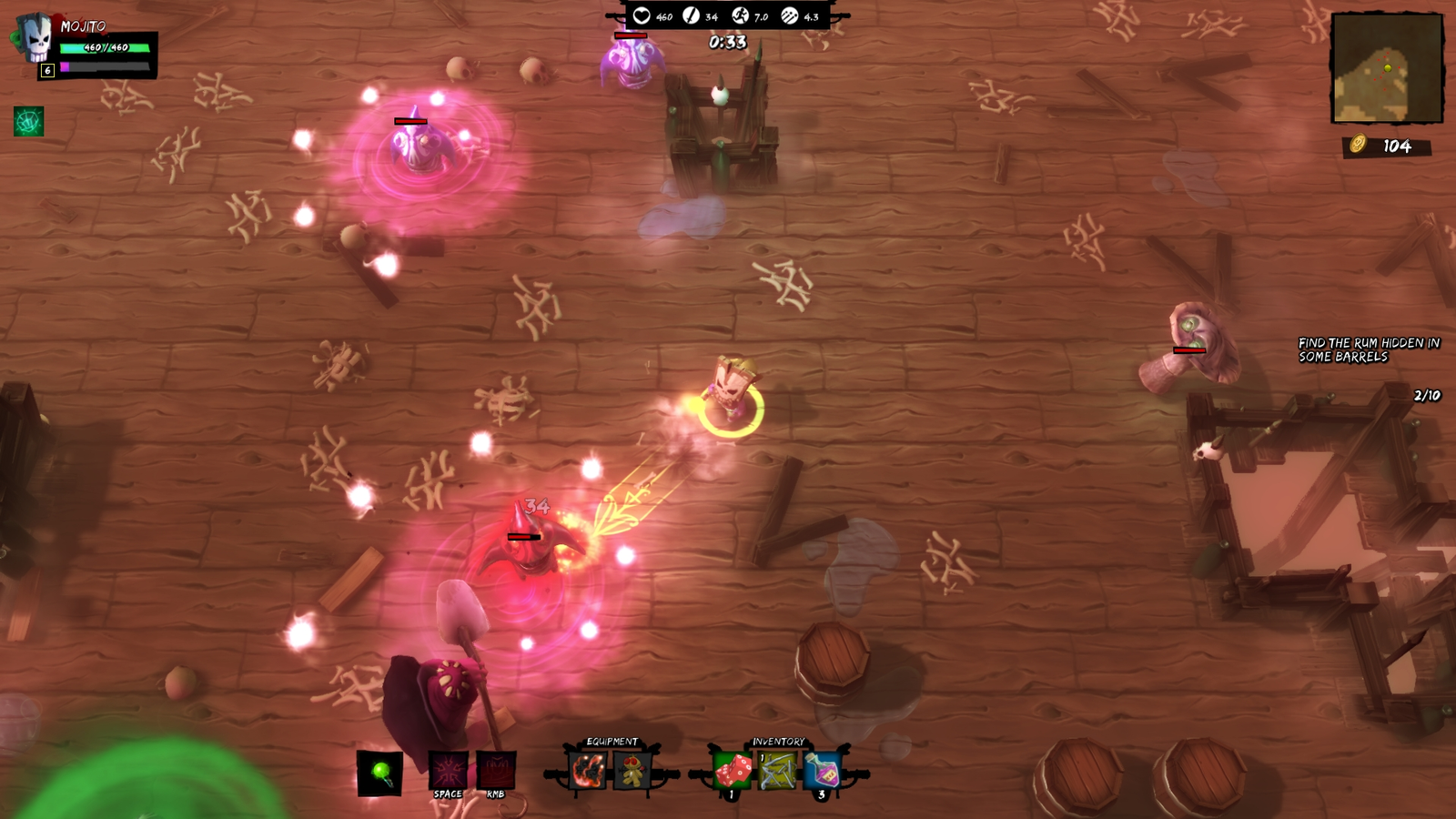Select the rum barrels quest objective

1369,349
